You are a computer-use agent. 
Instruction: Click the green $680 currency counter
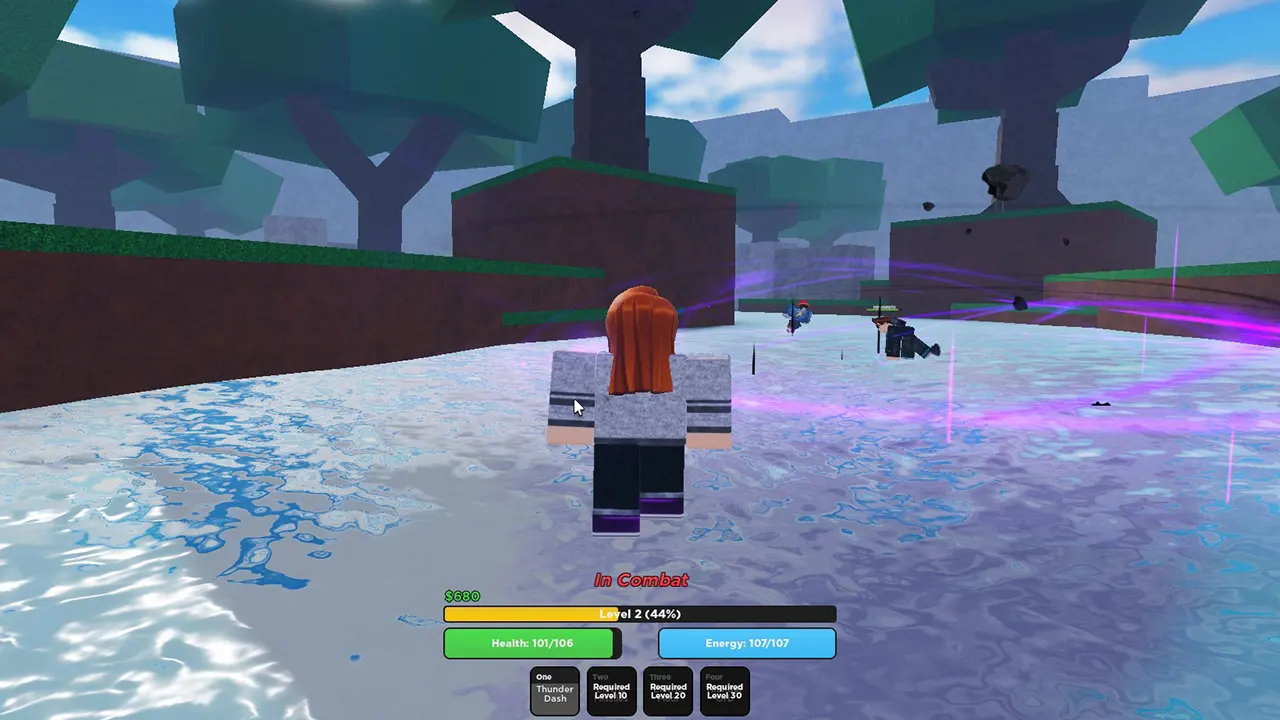tap(462, 596)
